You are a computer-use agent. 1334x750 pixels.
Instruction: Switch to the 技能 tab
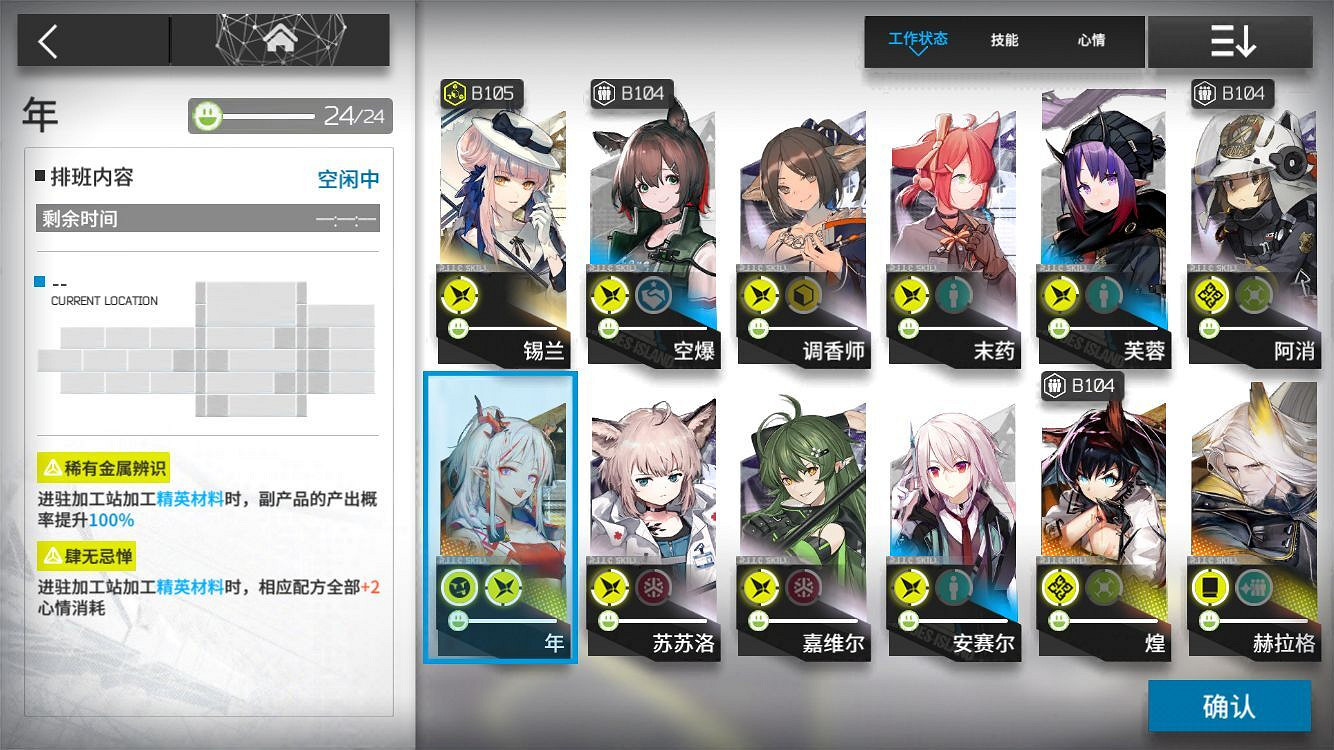coord(1005,40)
